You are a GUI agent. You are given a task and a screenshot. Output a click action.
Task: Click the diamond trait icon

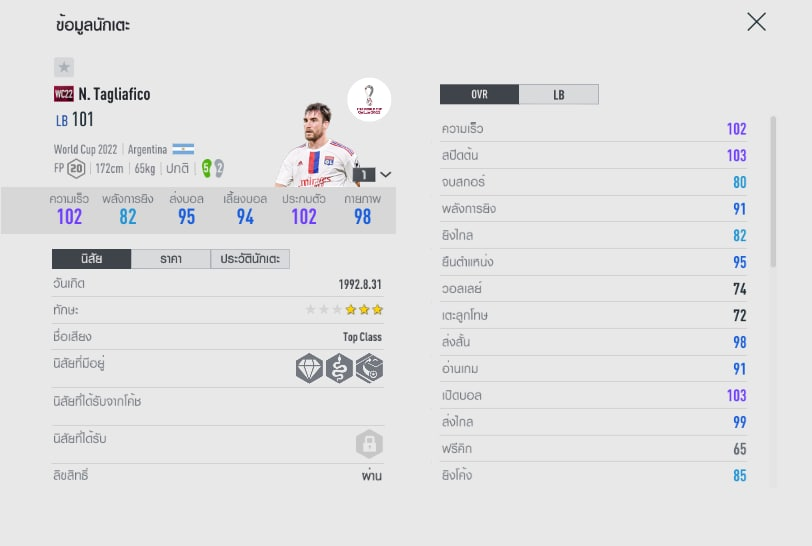click(x=310, y=369)
